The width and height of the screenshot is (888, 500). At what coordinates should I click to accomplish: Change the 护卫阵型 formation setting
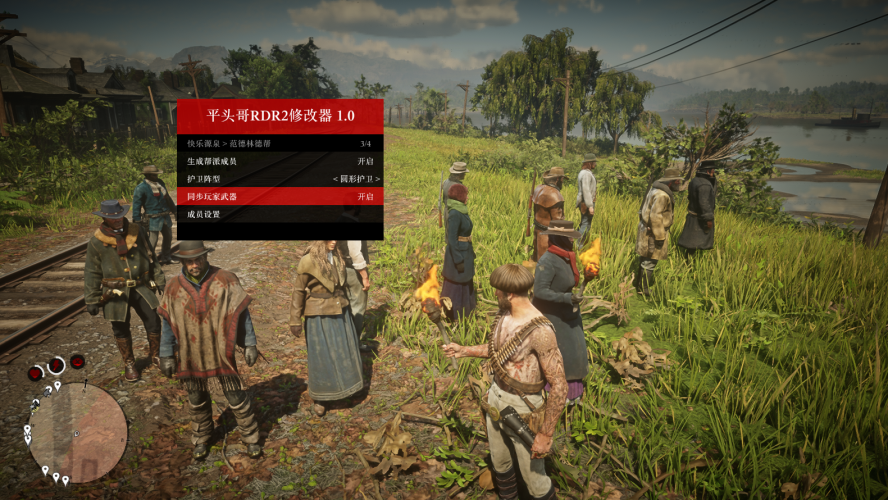(280, 179)
